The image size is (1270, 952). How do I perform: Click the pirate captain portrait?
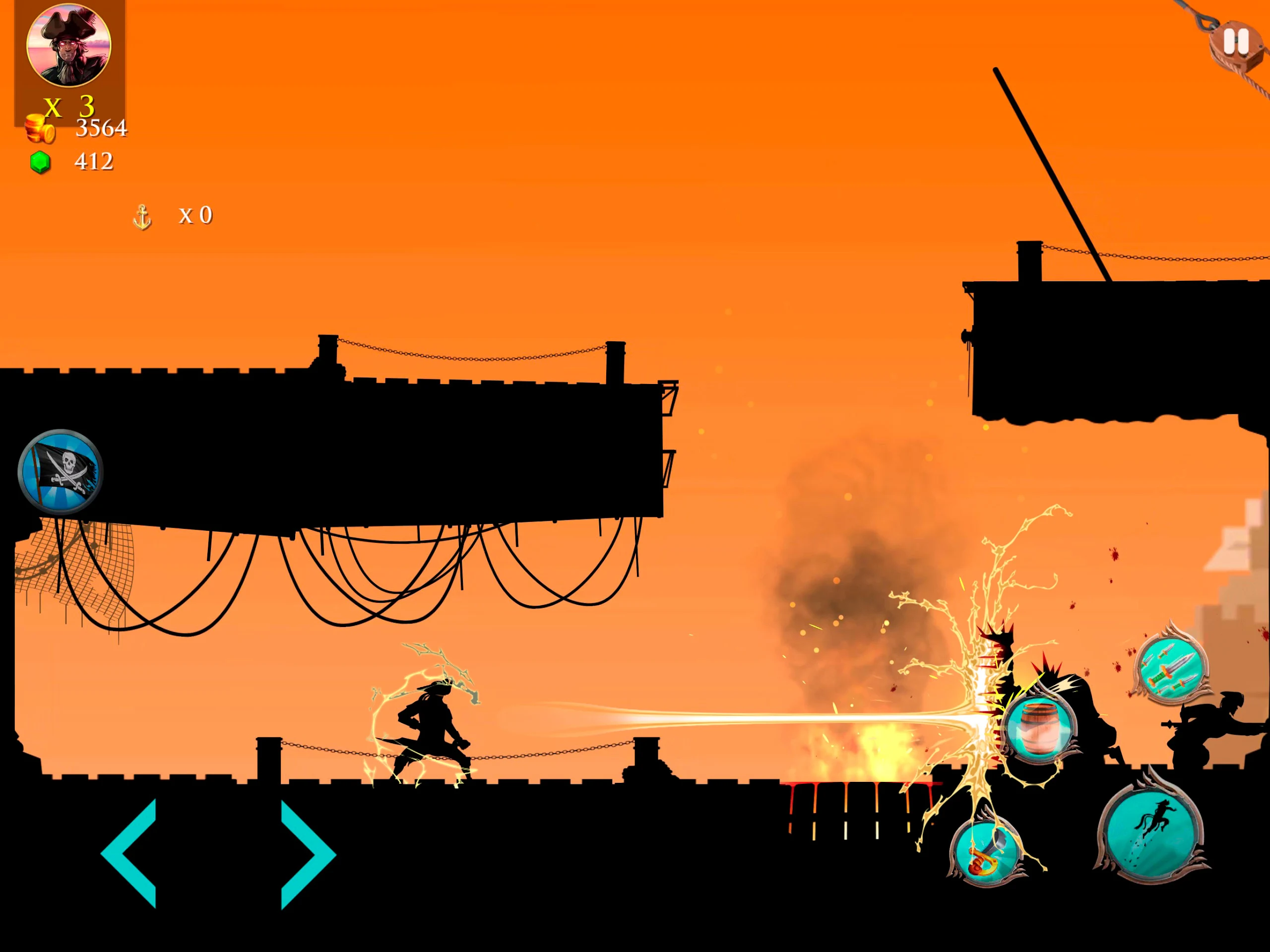tap(68, 45)
